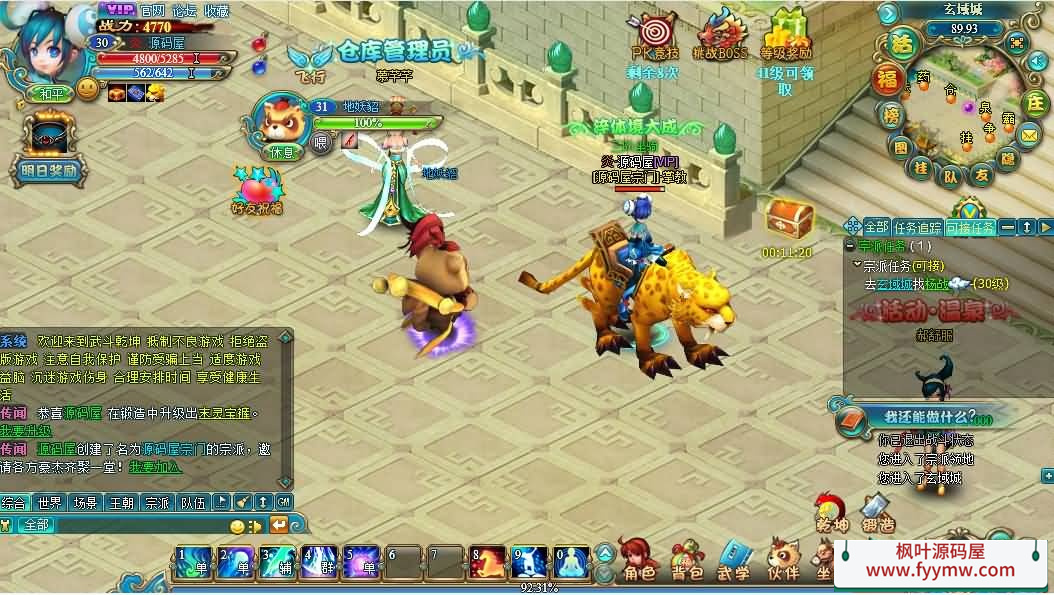1054x595 pixels.
Task: Open the 武学 martial arts book
Action: 734,561
